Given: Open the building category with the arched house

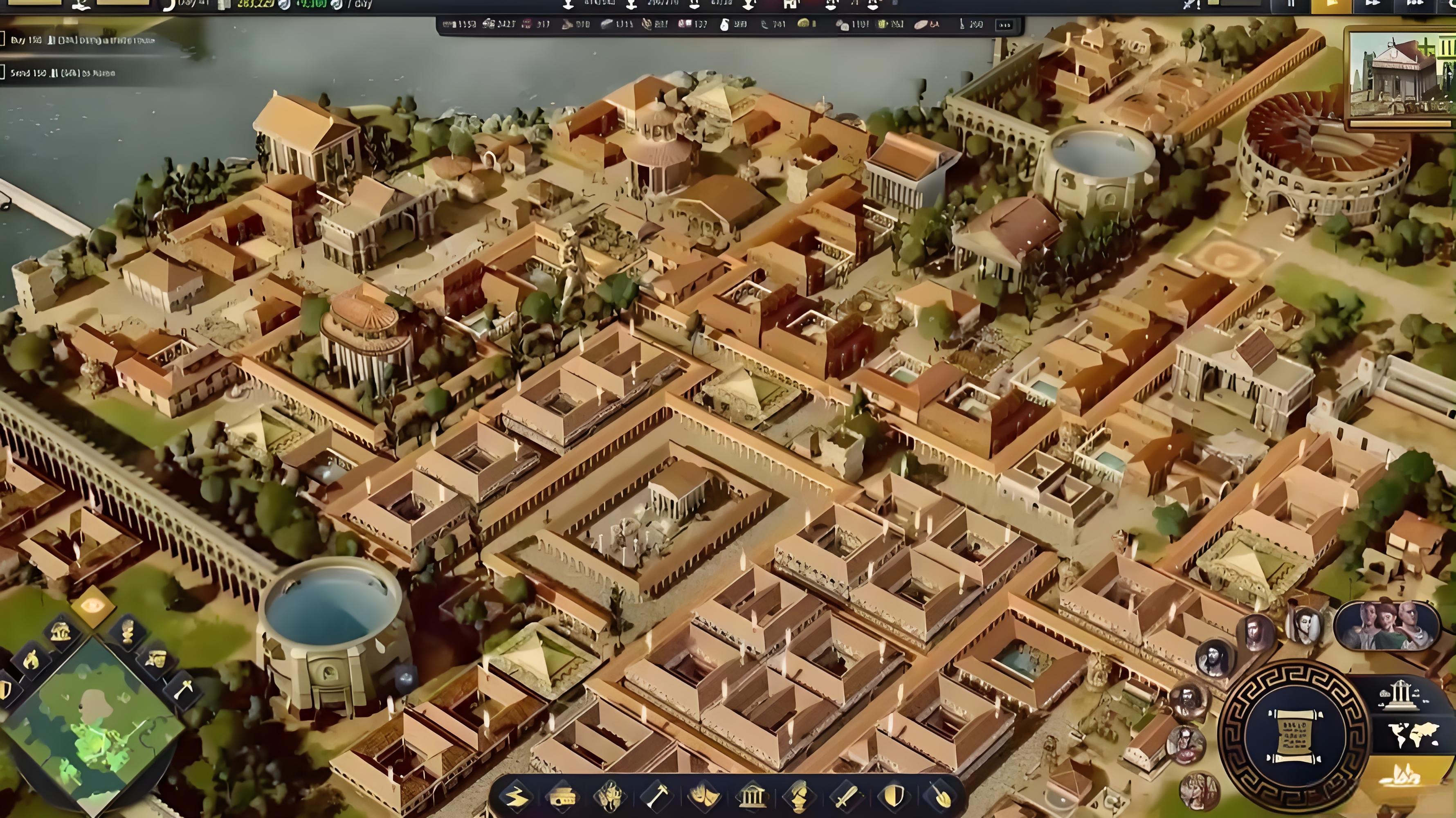Looking at the screenshot, I should click(x=562, y=796).
